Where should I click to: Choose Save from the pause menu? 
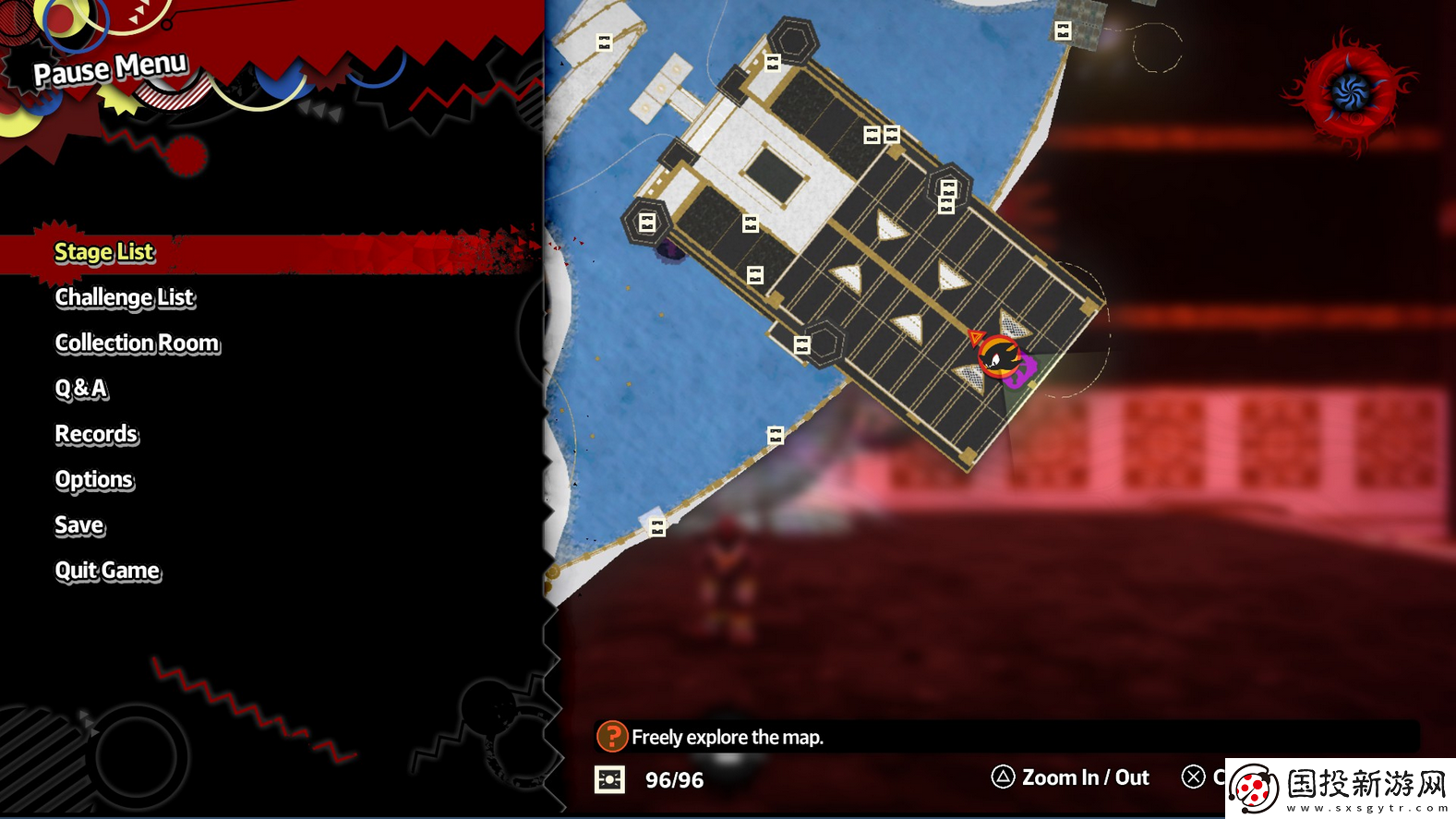click(79, 525)
